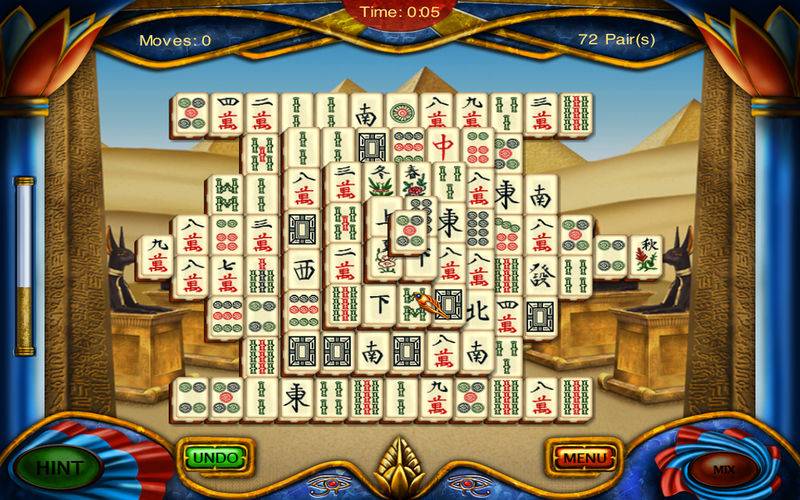Select the North wind 北 tile

(477, 312)
